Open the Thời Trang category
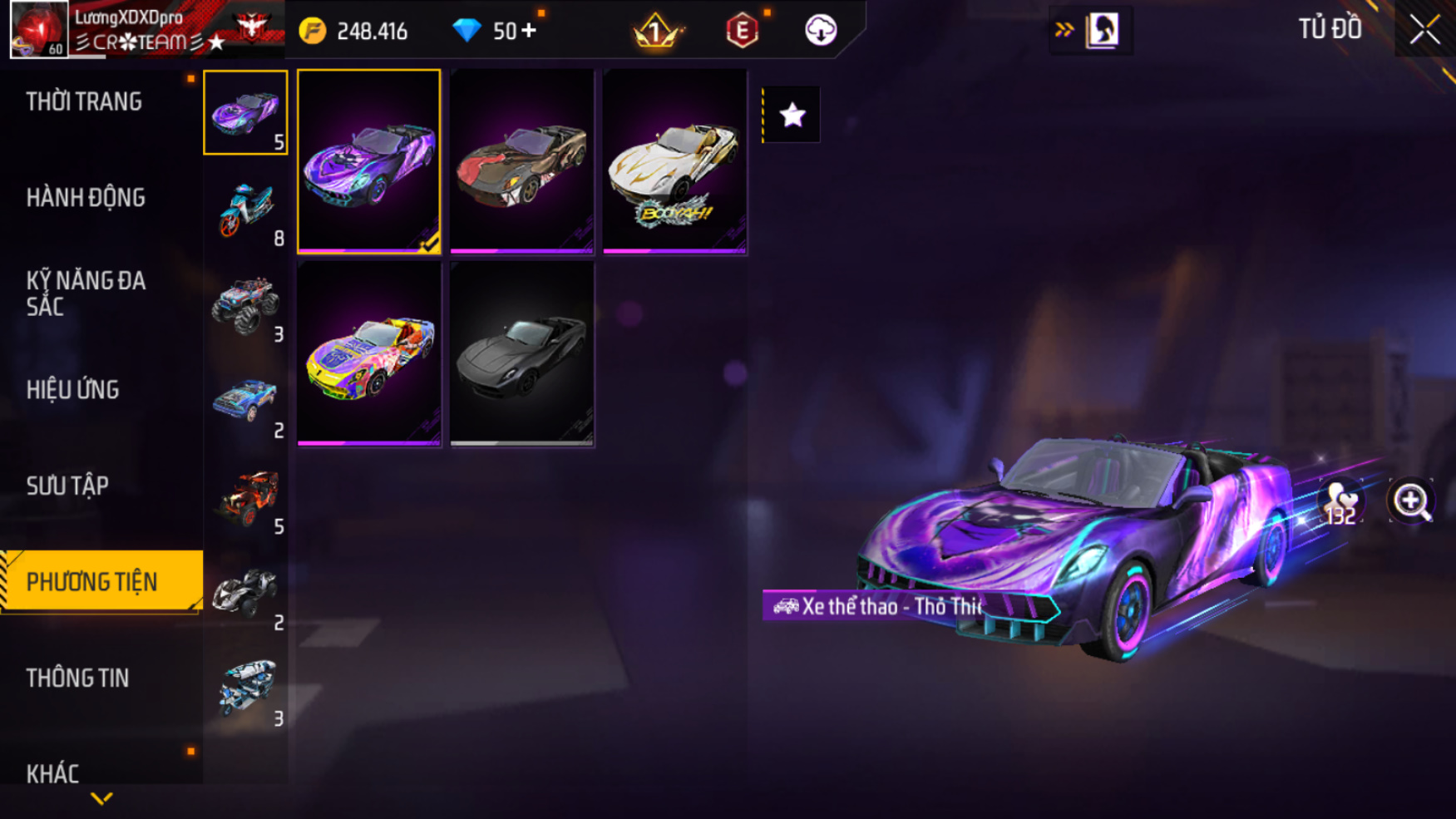Viewport: 1456px width, 819px height. point(84,102)
